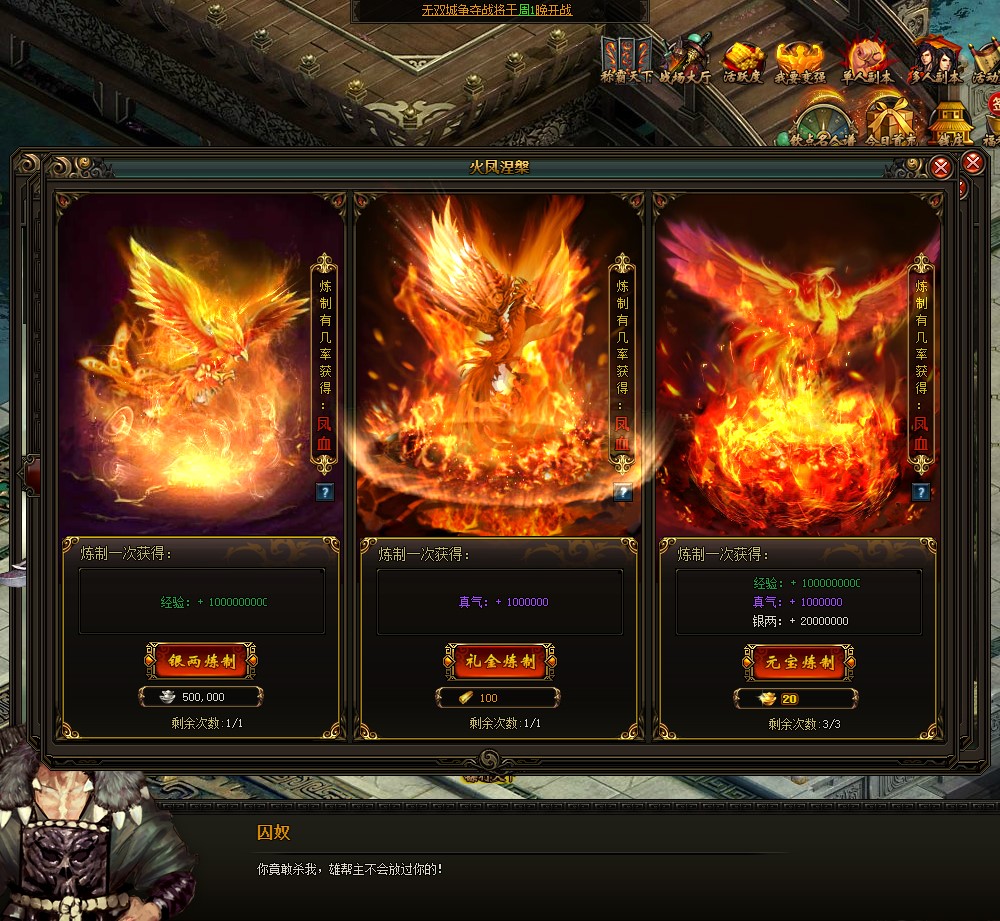The image size is (1000, 921).
Task: Open the 多人副本 team dungeon
Action: coord(932,61)
